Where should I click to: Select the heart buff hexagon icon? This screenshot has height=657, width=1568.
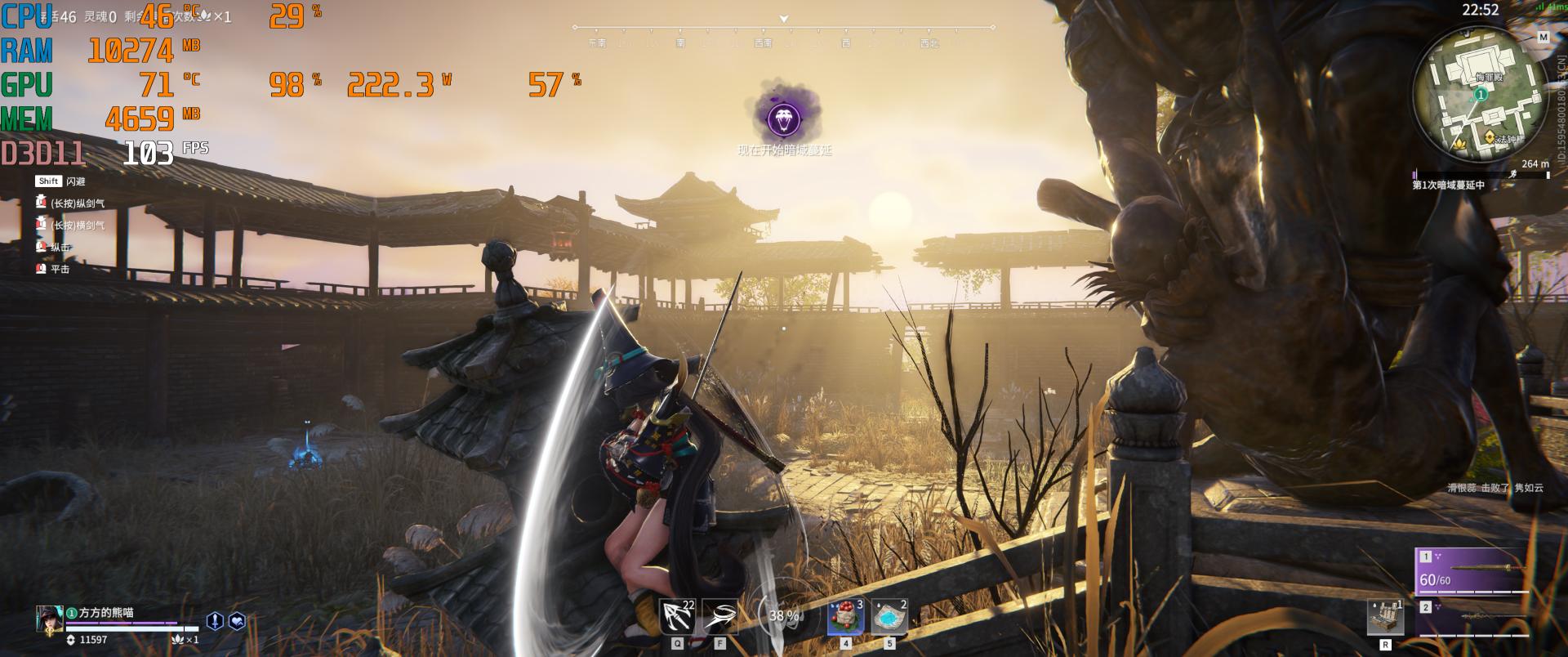[x=237, y=621]
